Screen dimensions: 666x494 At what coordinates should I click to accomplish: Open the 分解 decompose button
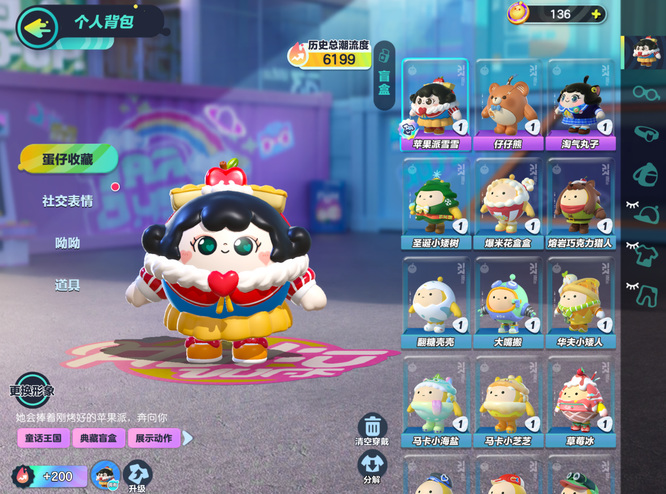coord(372,466)
